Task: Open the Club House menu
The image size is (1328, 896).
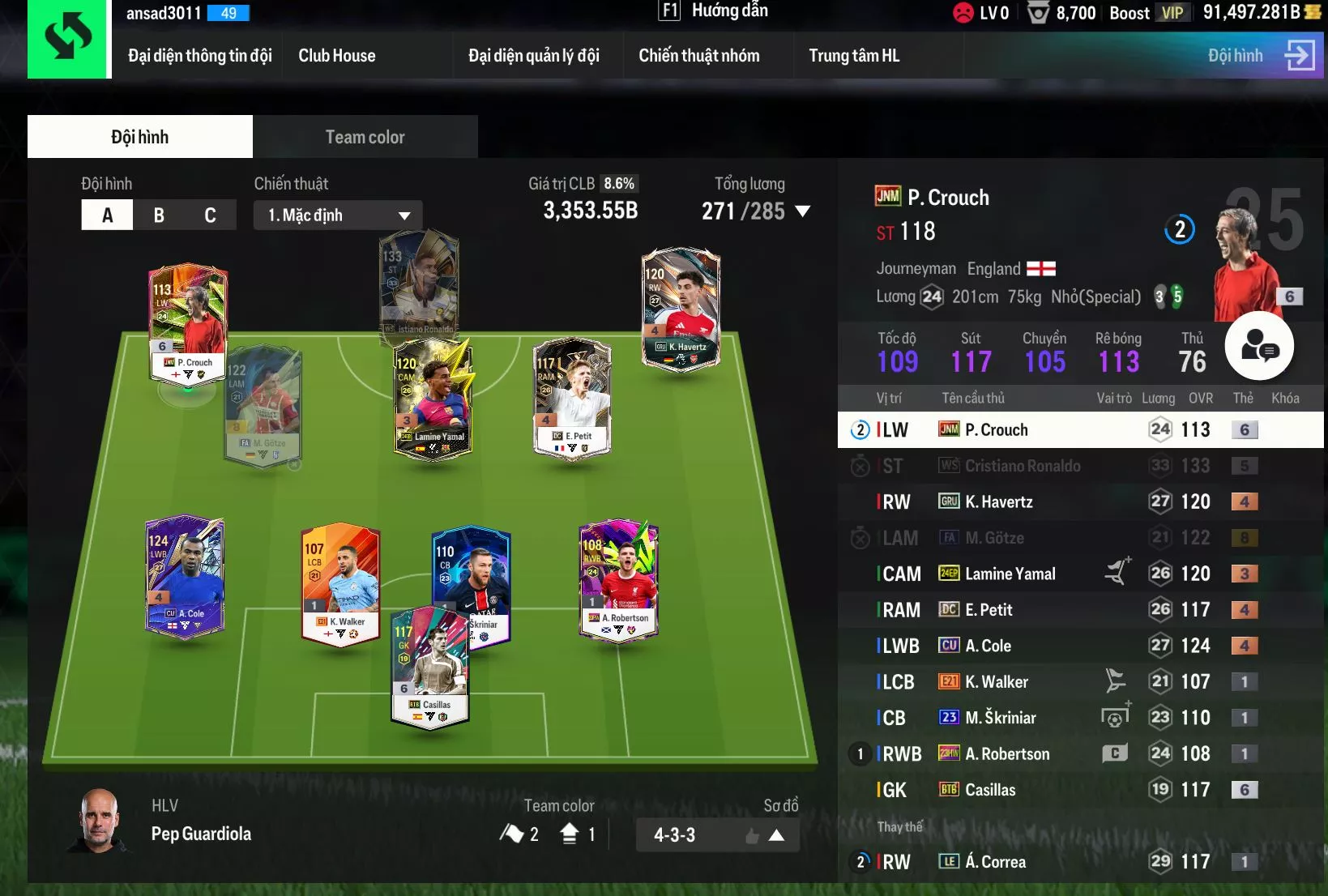Action: click(x=336, y=56)
